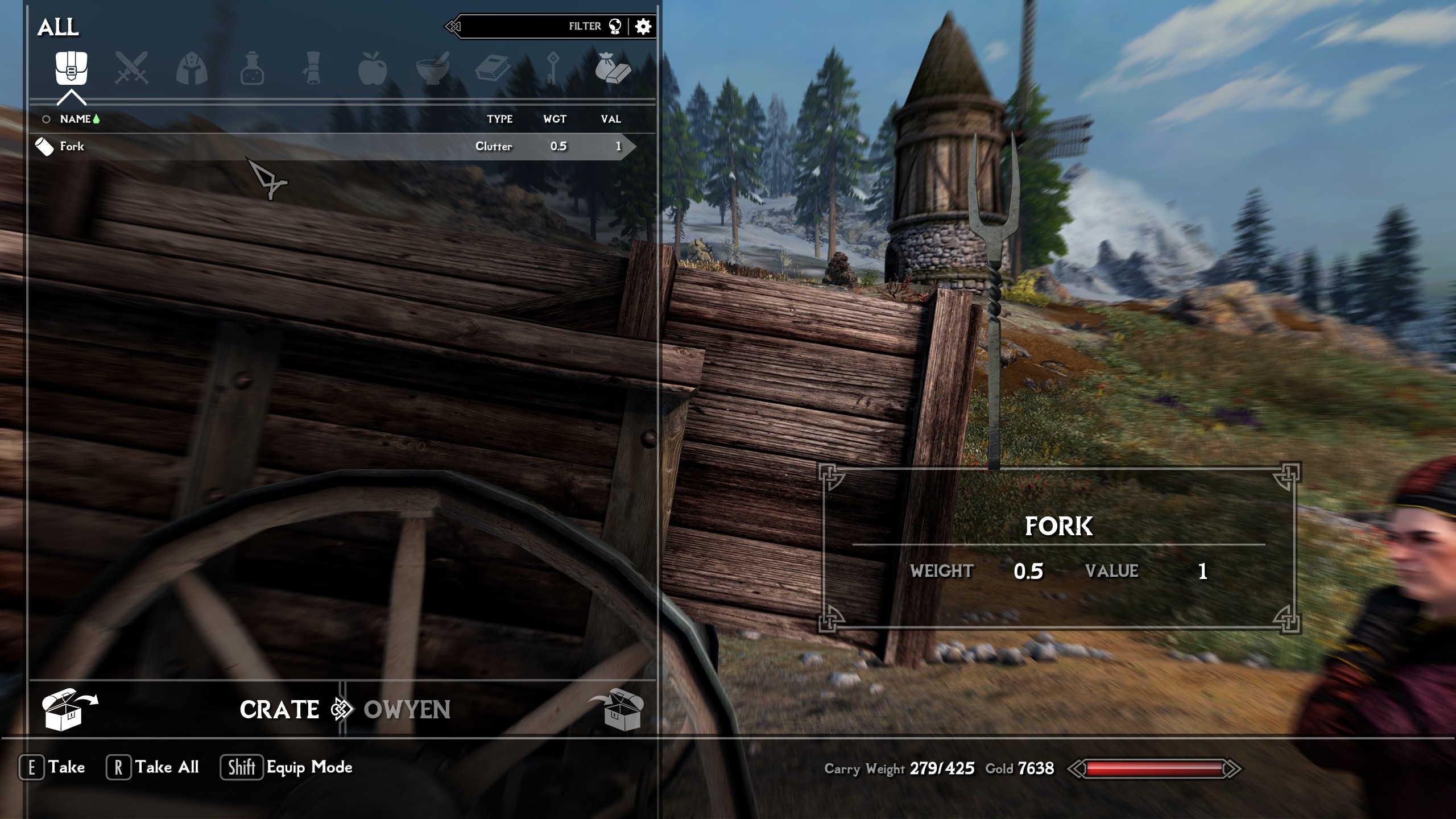The height and width of the screenshot is (819, 1456).
Task: Open the SkyUI settings gear
Action: (644, 26)
